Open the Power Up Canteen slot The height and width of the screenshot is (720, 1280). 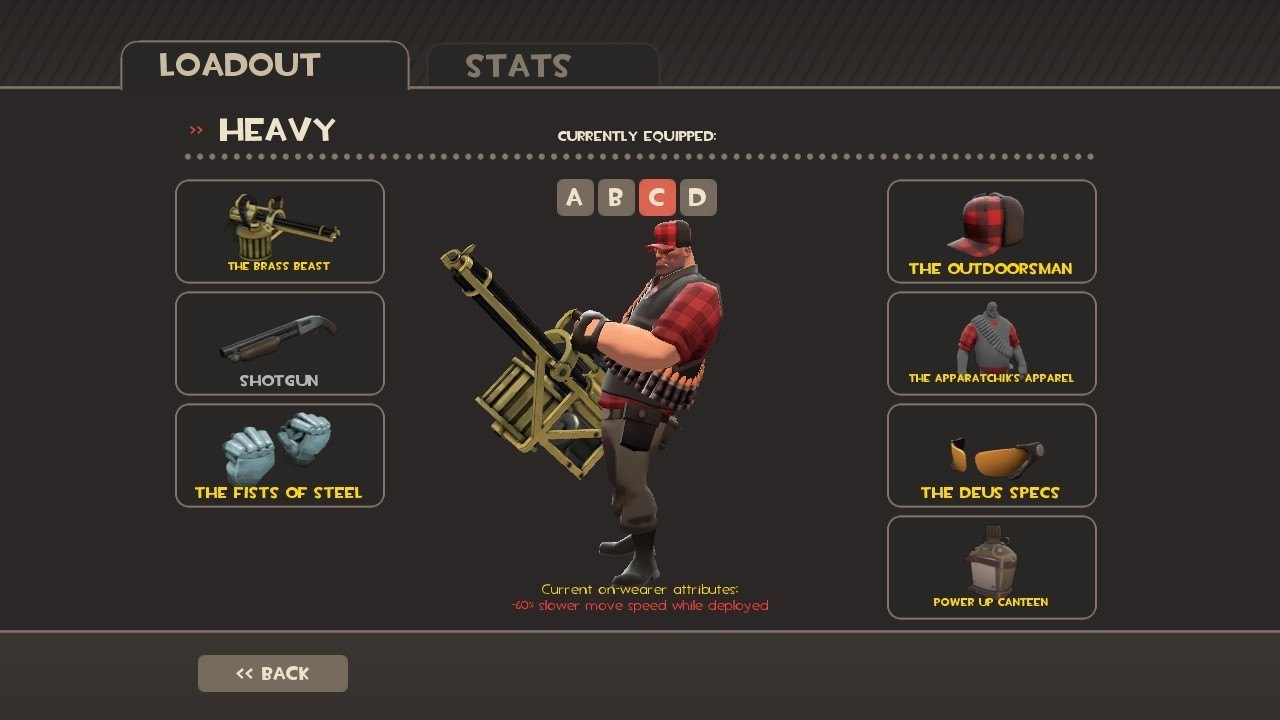click(991, 567)
